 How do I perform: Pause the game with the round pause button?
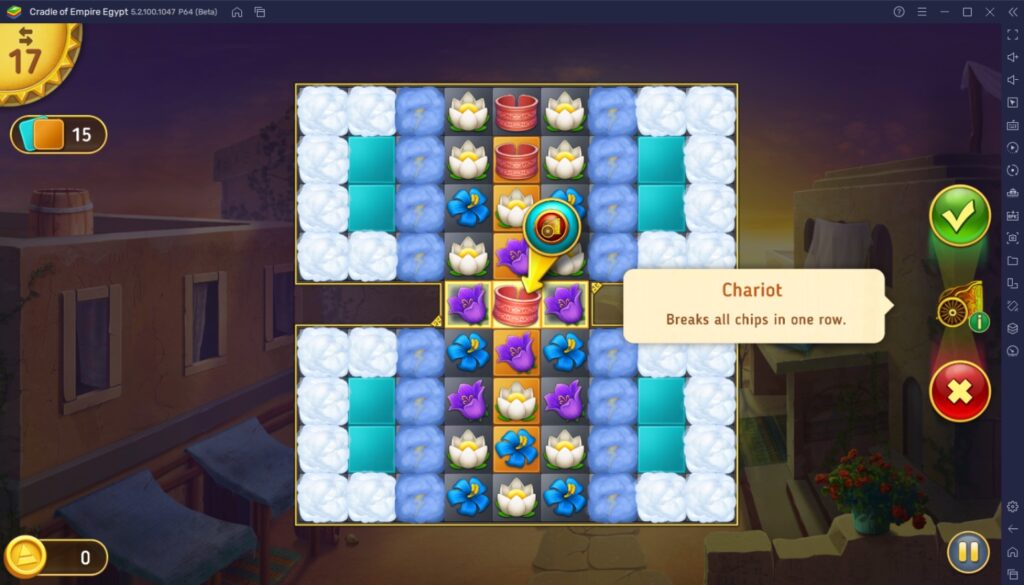pyautogui.click(x=968, y=552)
